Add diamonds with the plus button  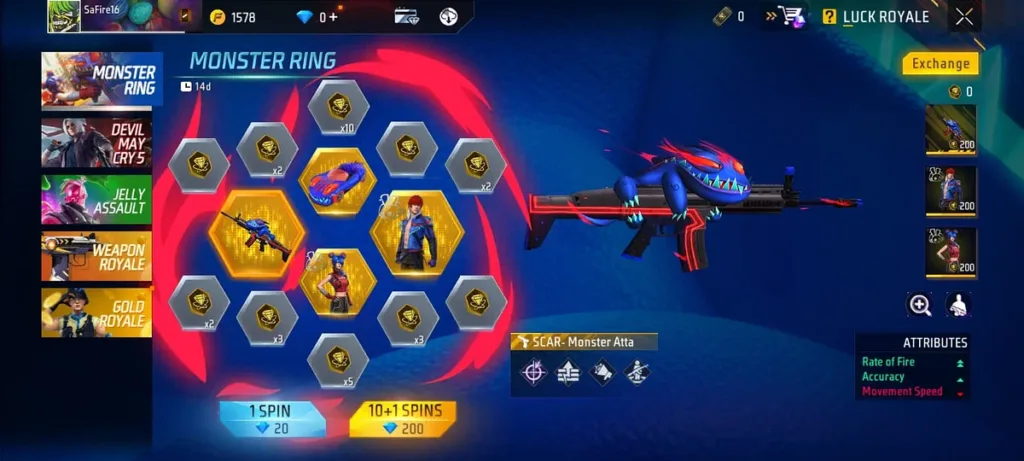pos(334,17)
